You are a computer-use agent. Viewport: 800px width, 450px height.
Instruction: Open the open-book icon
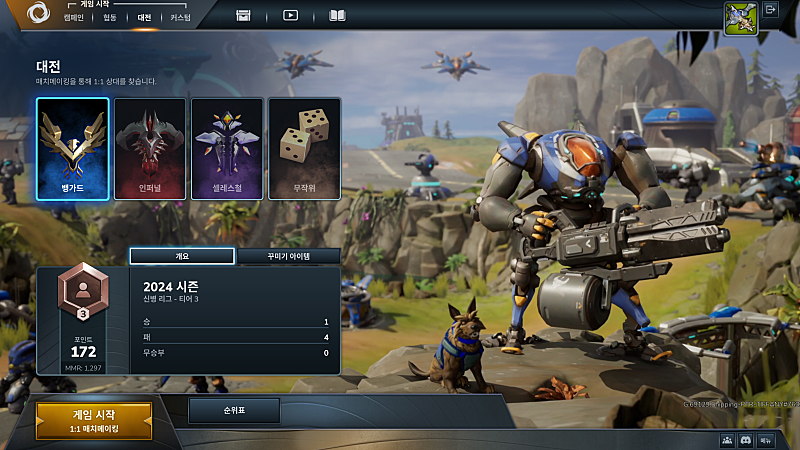tap(337, 15)
